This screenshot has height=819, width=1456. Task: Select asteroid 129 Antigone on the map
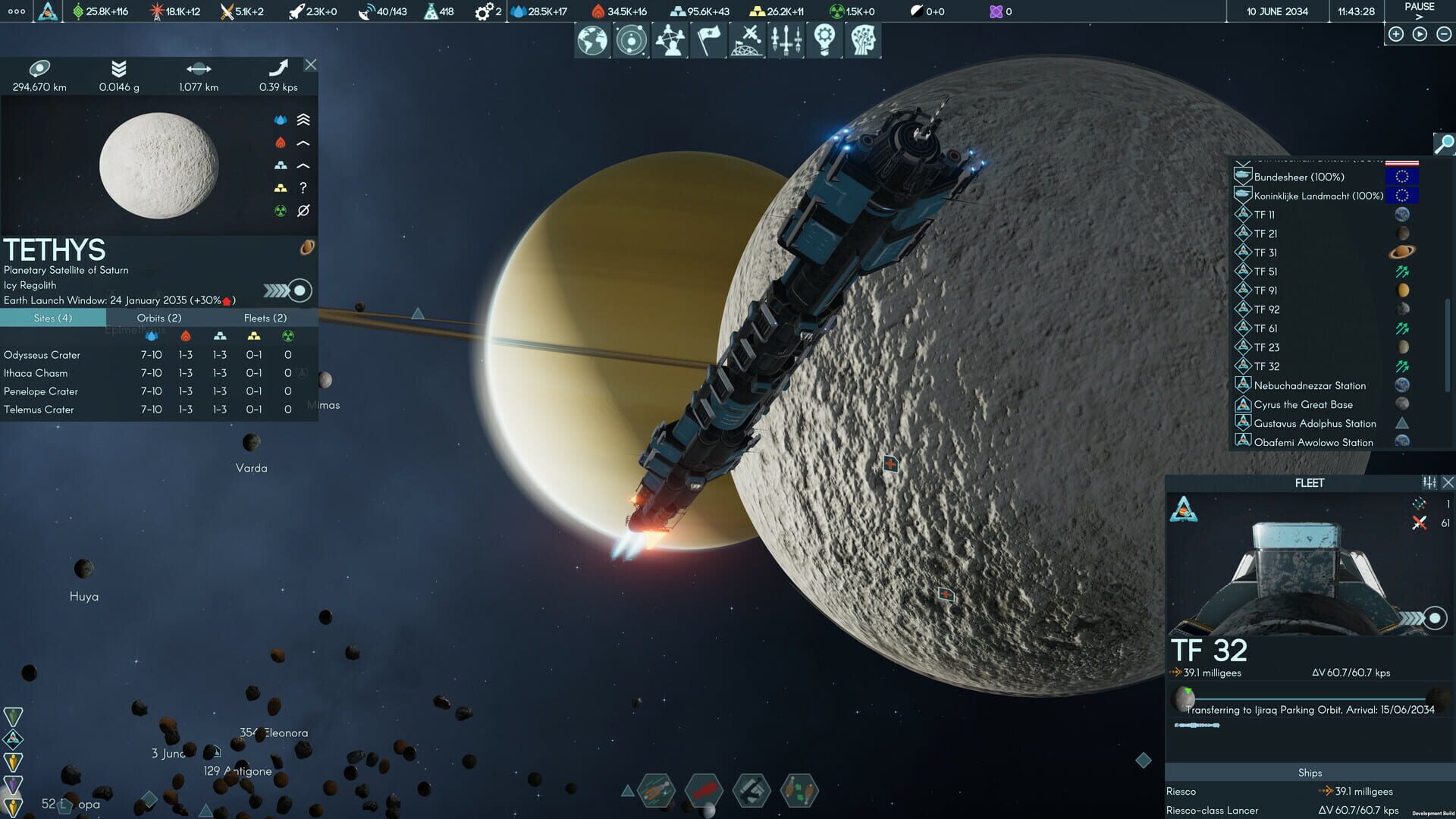(238, 771)
